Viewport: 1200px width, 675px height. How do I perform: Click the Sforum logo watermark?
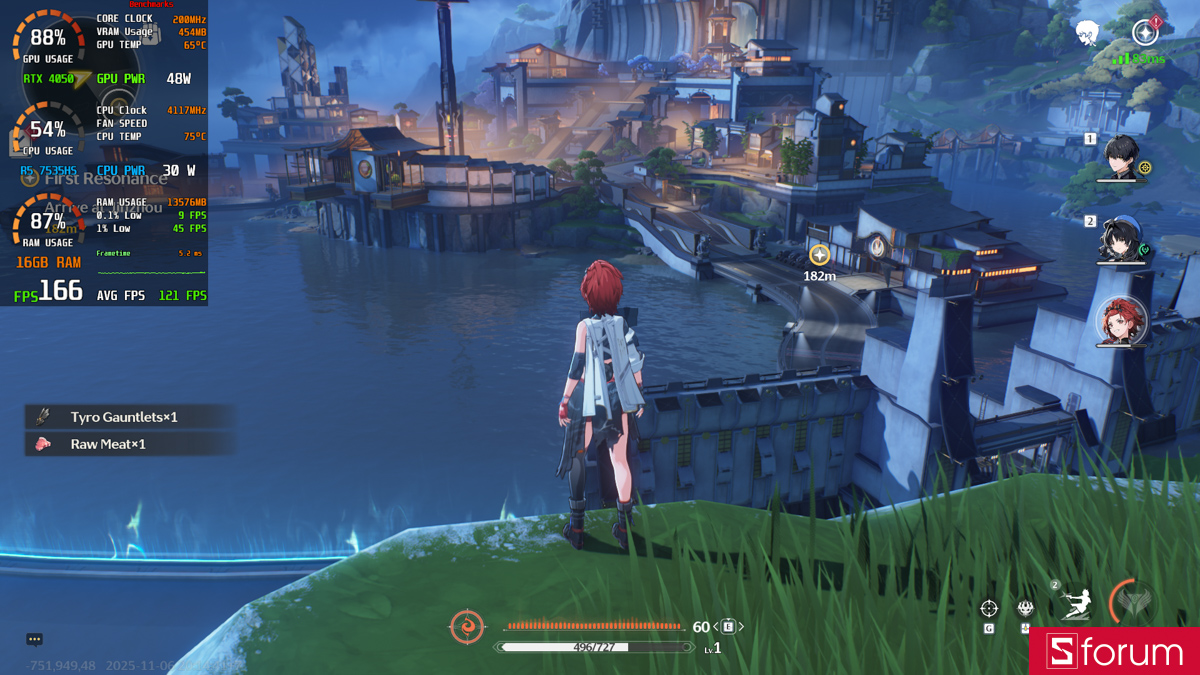click(x=1115, y=652)
